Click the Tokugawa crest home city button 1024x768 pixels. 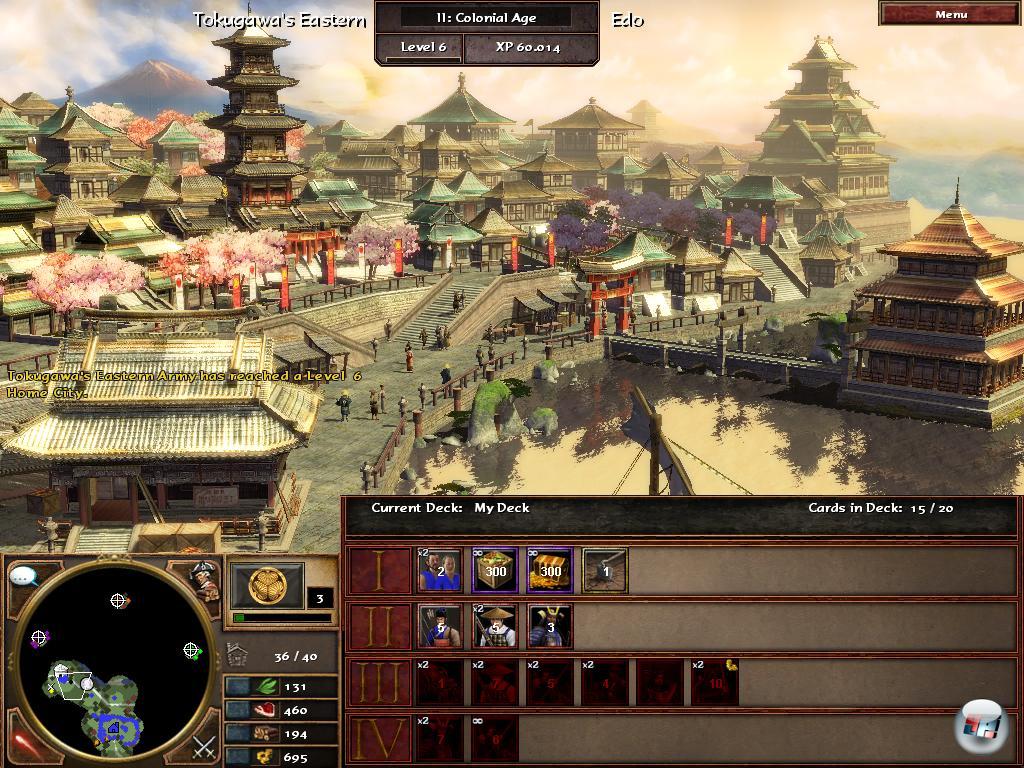[267, 586]
